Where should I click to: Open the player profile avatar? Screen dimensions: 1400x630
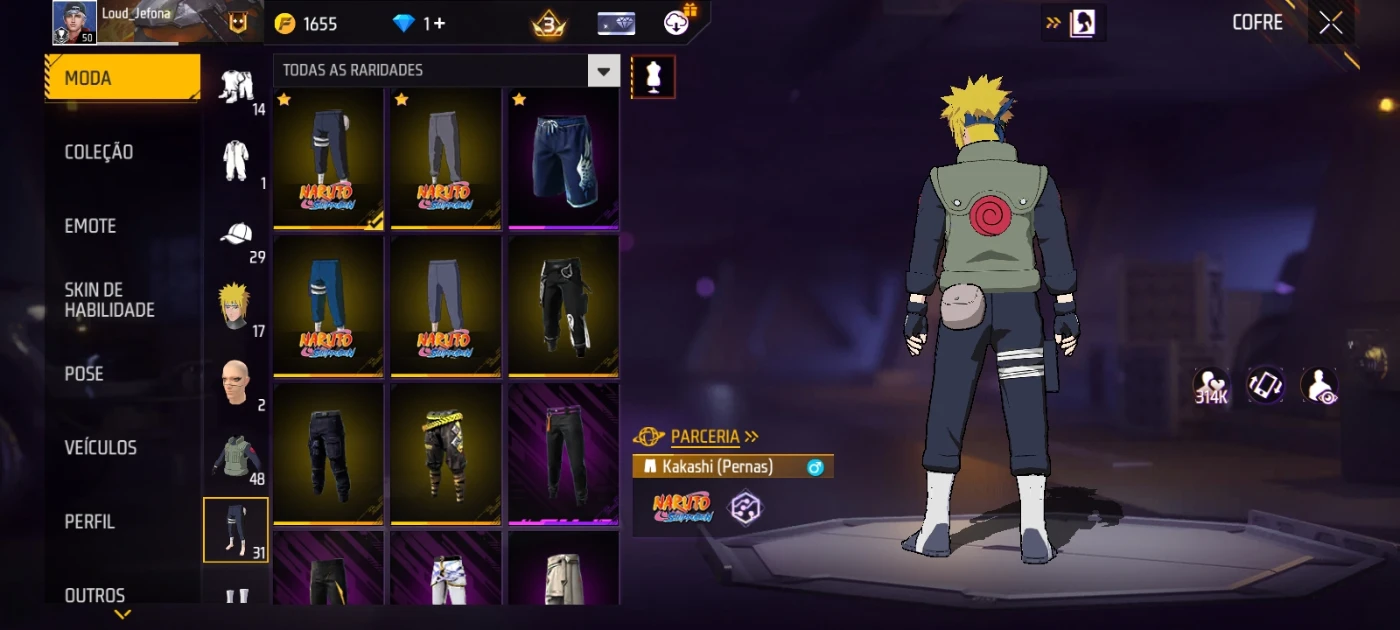(x=75, y=23)
